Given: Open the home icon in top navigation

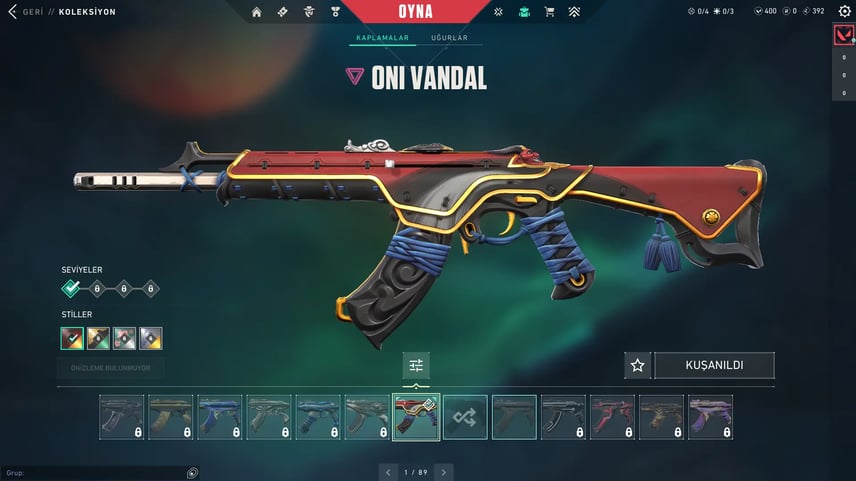Looking at the screenshot, I should click(x=257, y=12).
